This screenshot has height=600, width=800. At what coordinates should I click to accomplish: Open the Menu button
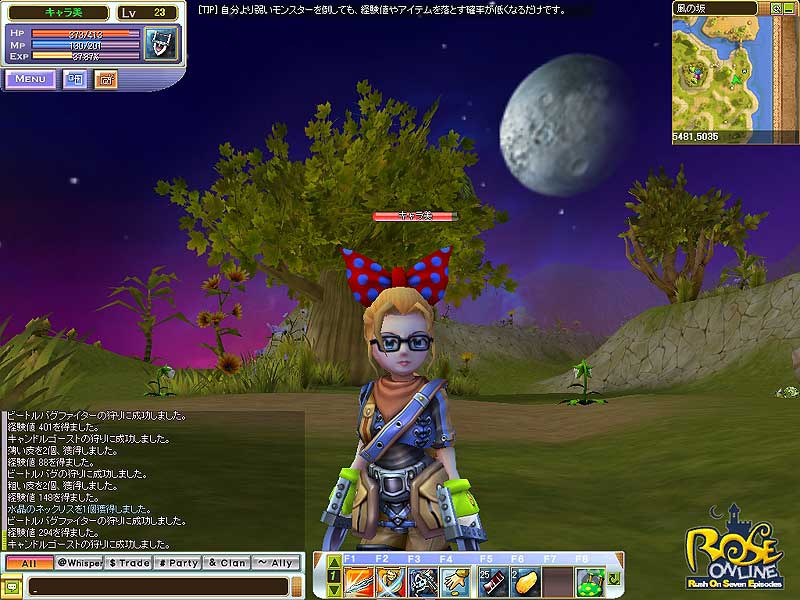point(30,79)
